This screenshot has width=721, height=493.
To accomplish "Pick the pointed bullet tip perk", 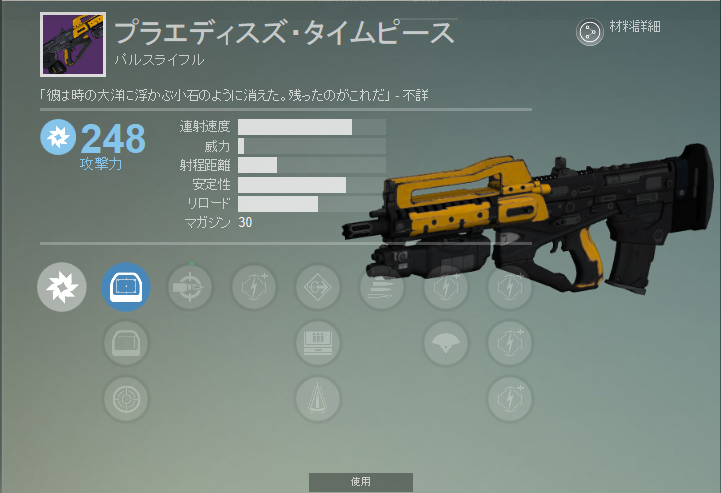I will click(318, 400).
